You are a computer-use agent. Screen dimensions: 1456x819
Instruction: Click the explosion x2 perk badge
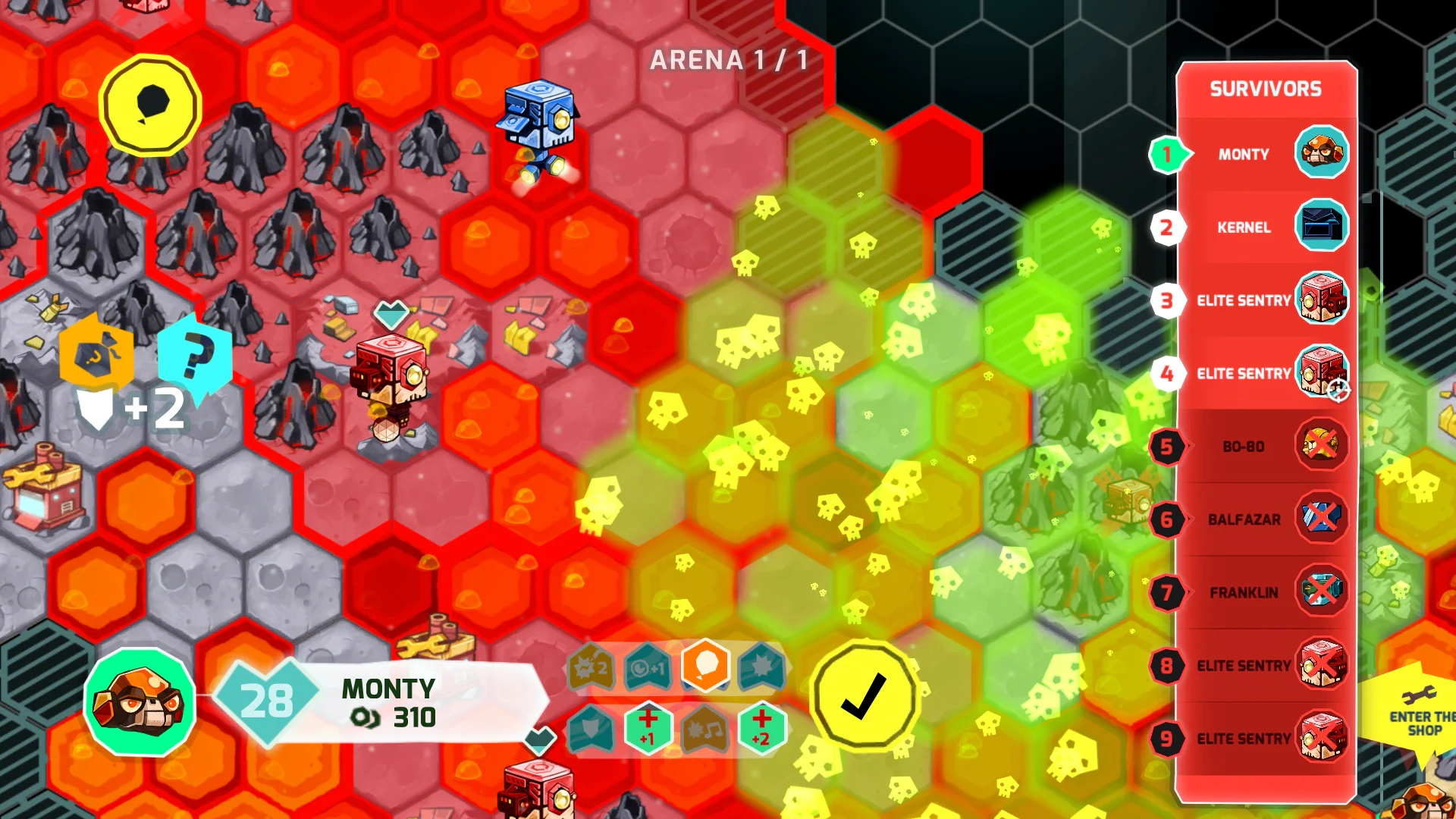click(x=591, y=667)
